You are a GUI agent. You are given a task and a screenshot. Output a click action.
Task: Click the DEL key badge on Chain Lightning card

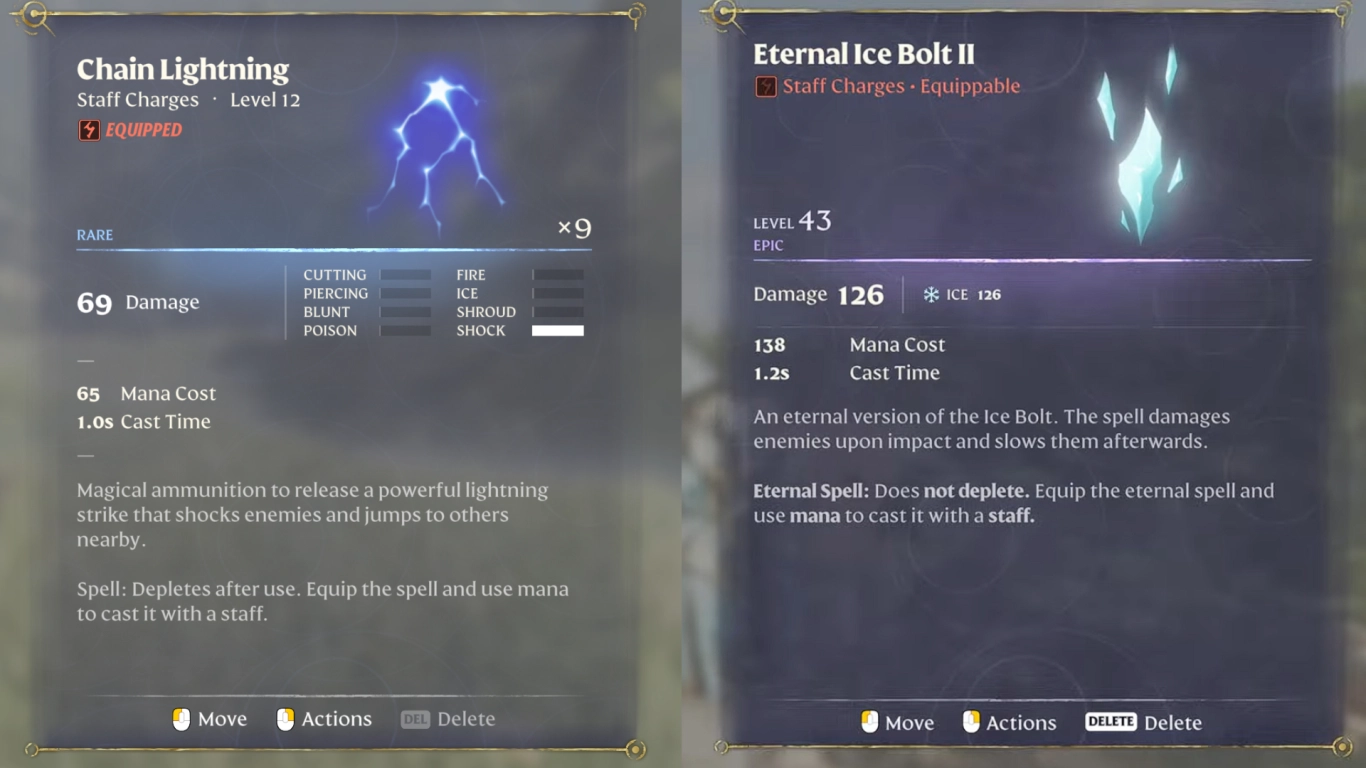pos(415,718)
